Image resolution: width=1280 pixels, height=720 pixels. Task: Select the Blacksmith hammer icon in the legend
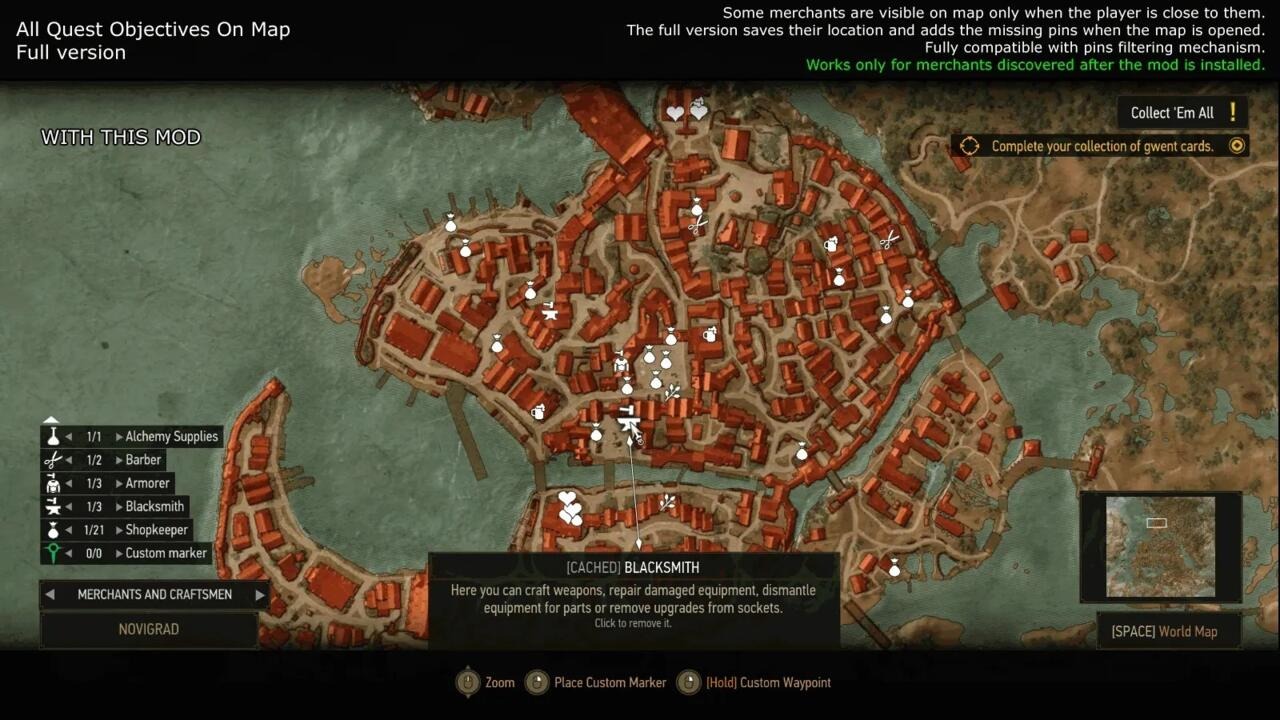click(x=54, y=506)
